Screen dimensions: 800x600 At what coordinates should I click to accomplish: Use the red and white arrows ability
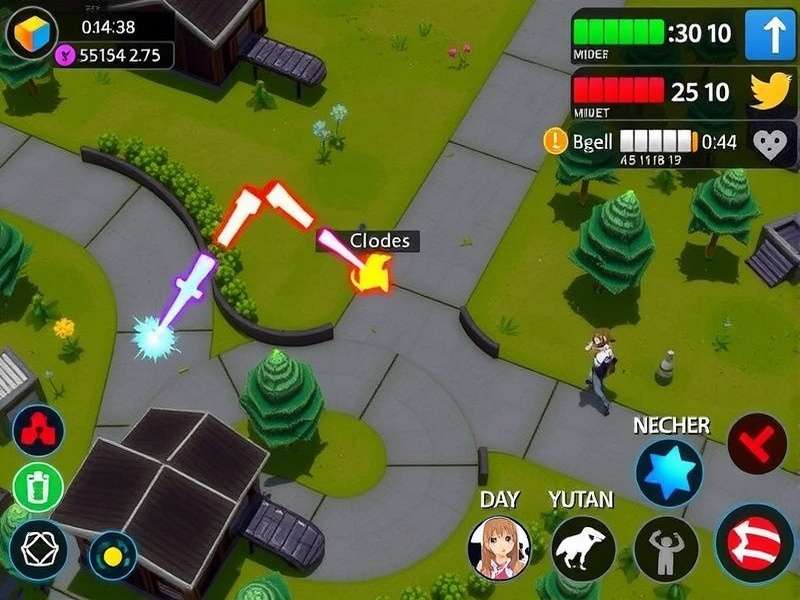click(755, 544)
